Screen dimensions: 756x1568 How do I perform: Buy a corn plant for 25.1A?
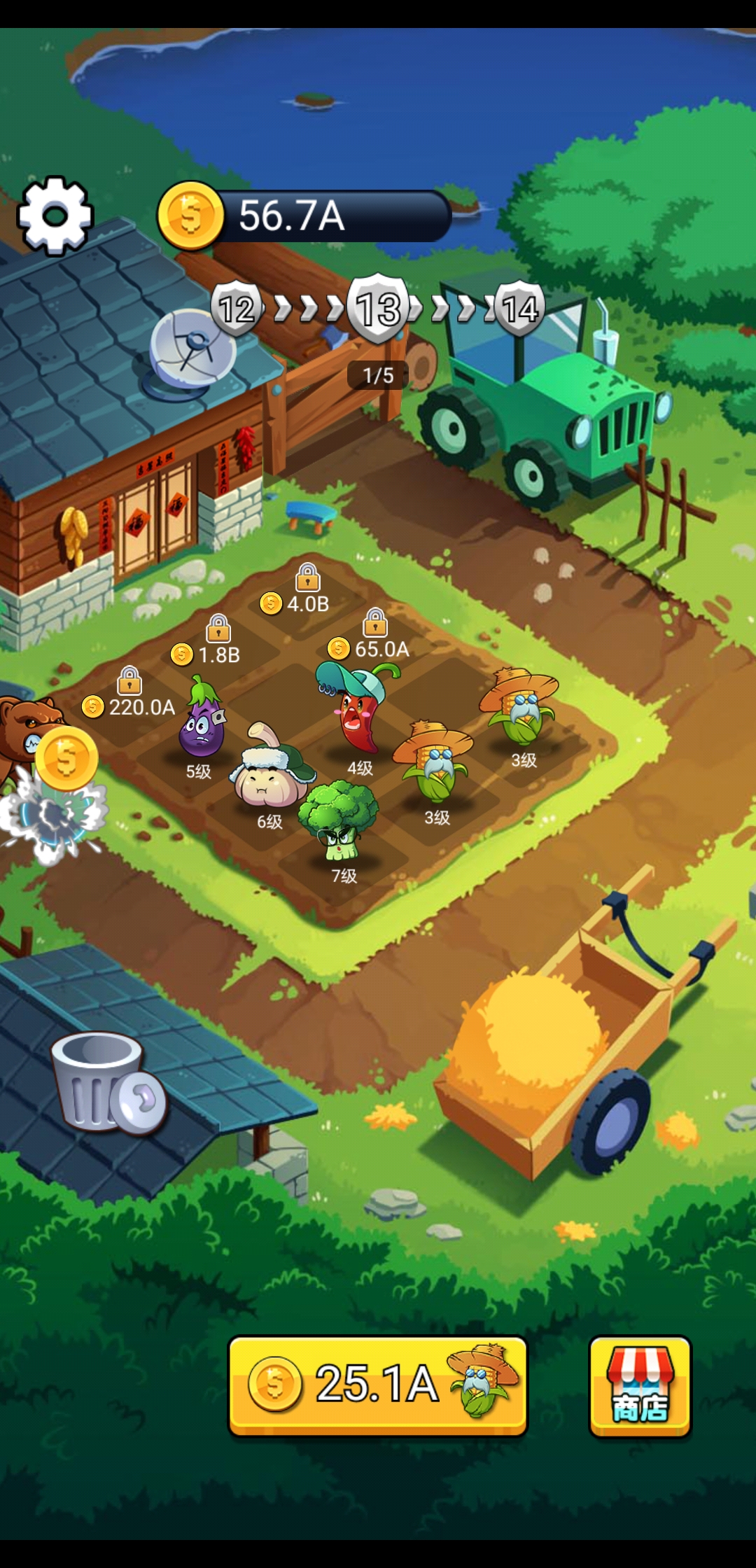click(377, 1385)
